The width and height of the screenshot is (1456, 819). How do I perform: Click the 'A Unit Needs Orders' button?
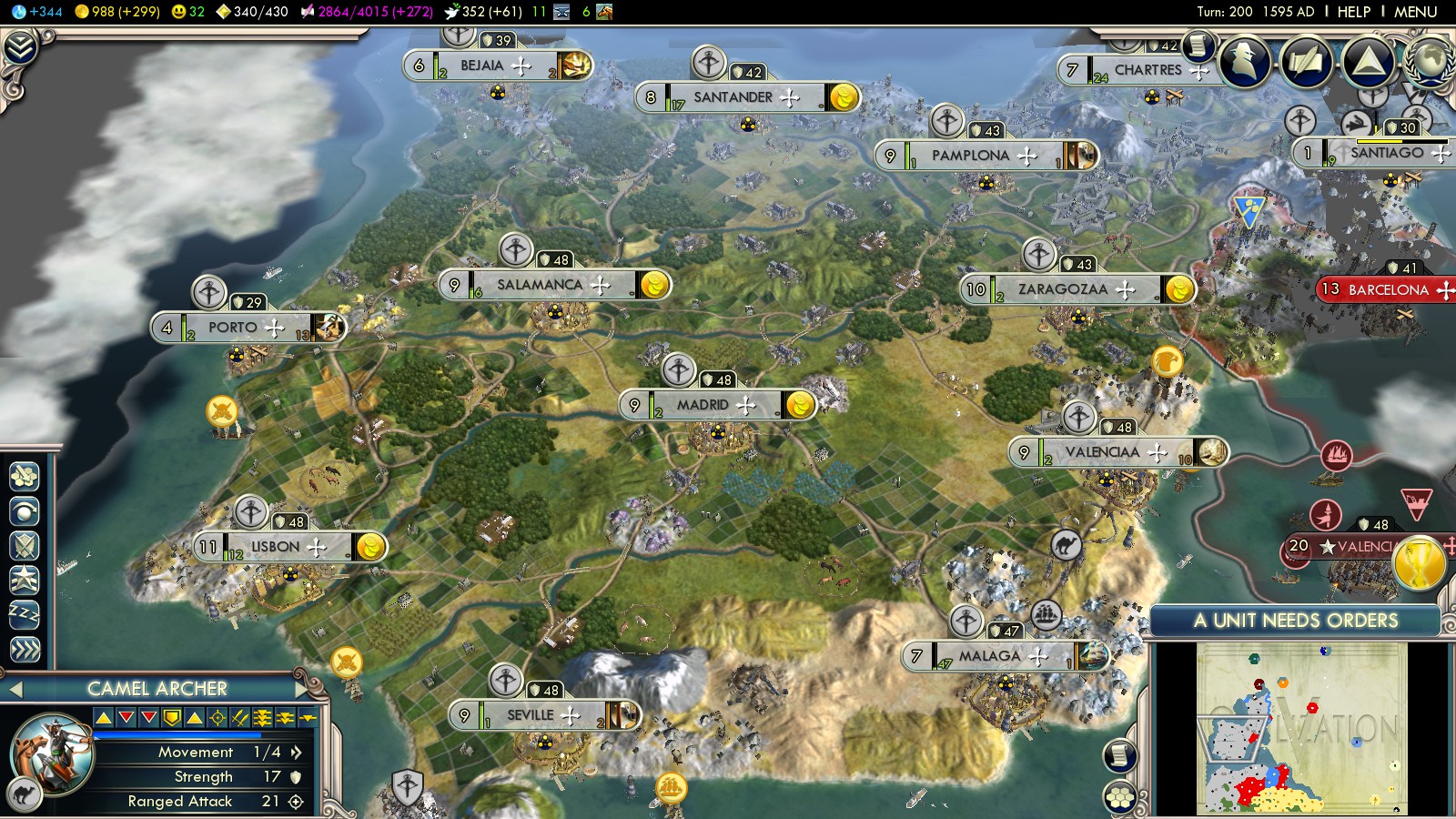click(1295, 621)
